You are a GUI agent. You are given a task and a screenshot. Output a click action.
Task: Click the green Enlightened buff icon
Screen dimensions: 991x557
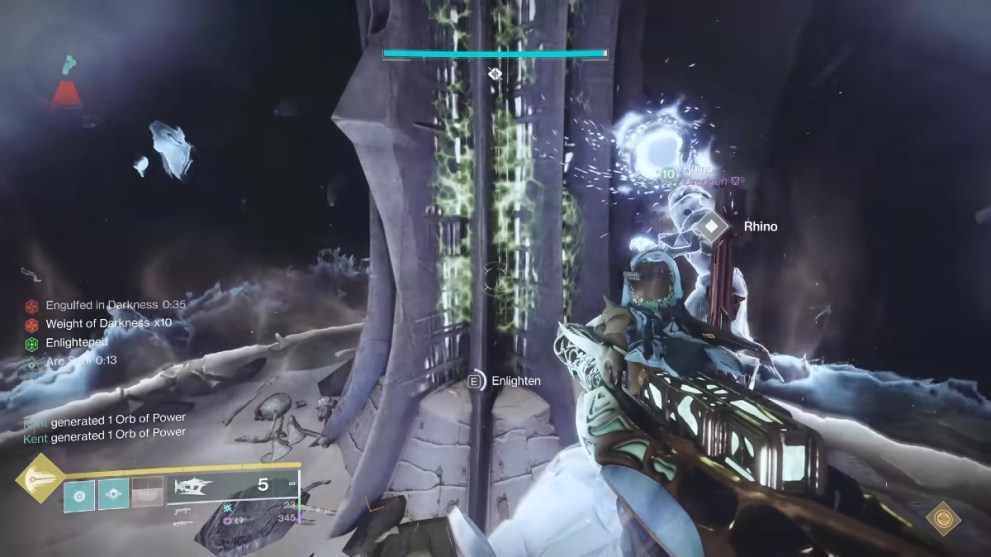[32, 343]
